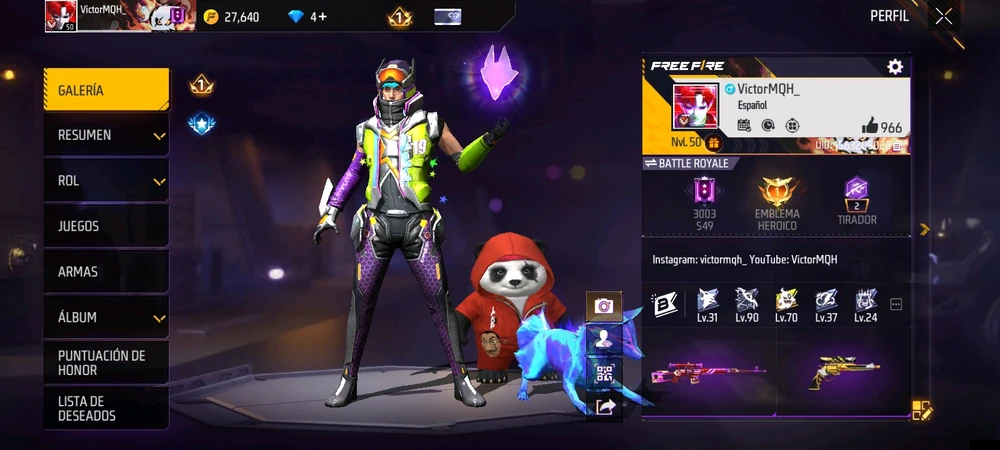
Task: Give a like with thumbs-up icon
Action: pos(870,127)
